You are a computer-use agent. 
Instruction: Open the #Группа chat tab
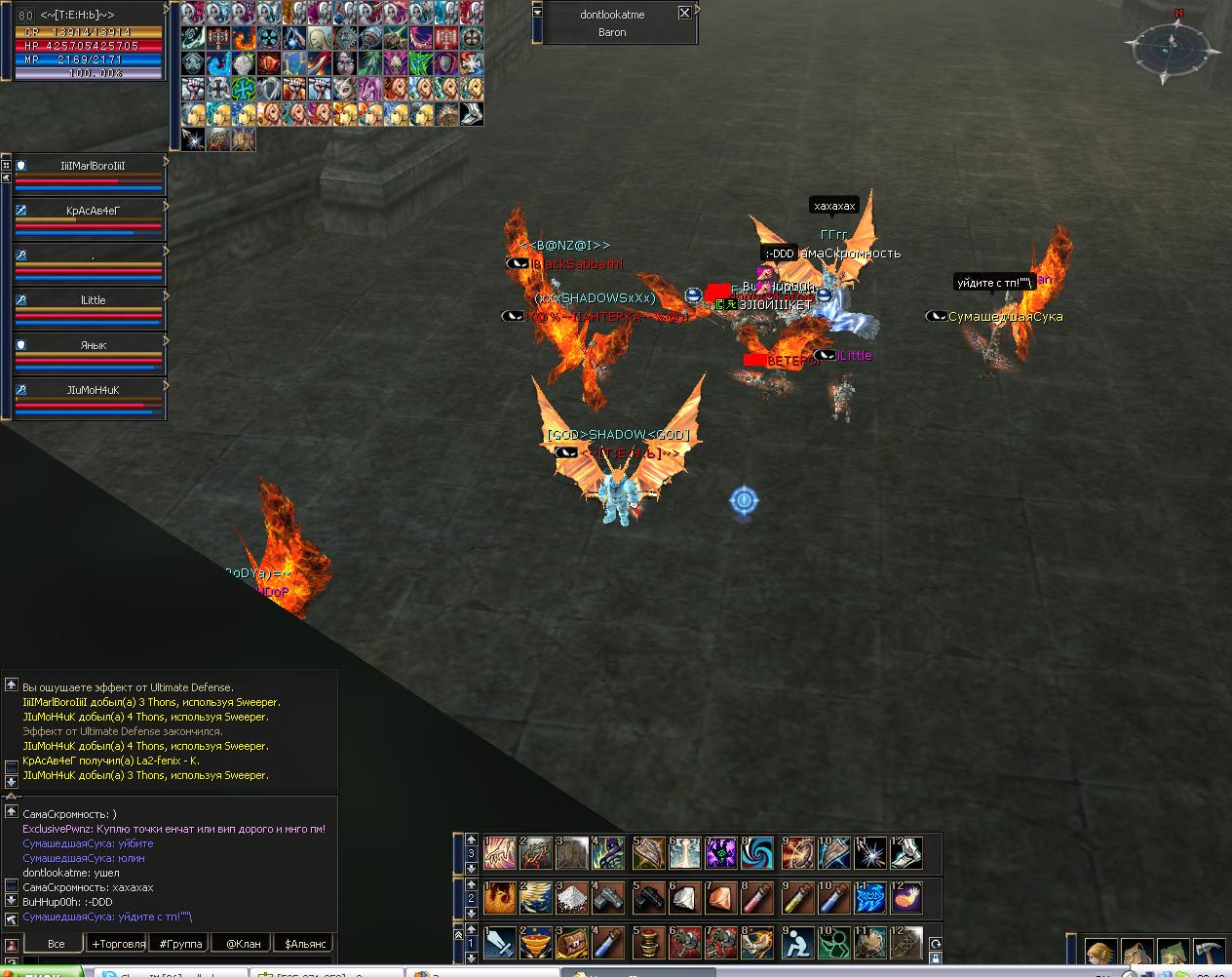(180, 944)
